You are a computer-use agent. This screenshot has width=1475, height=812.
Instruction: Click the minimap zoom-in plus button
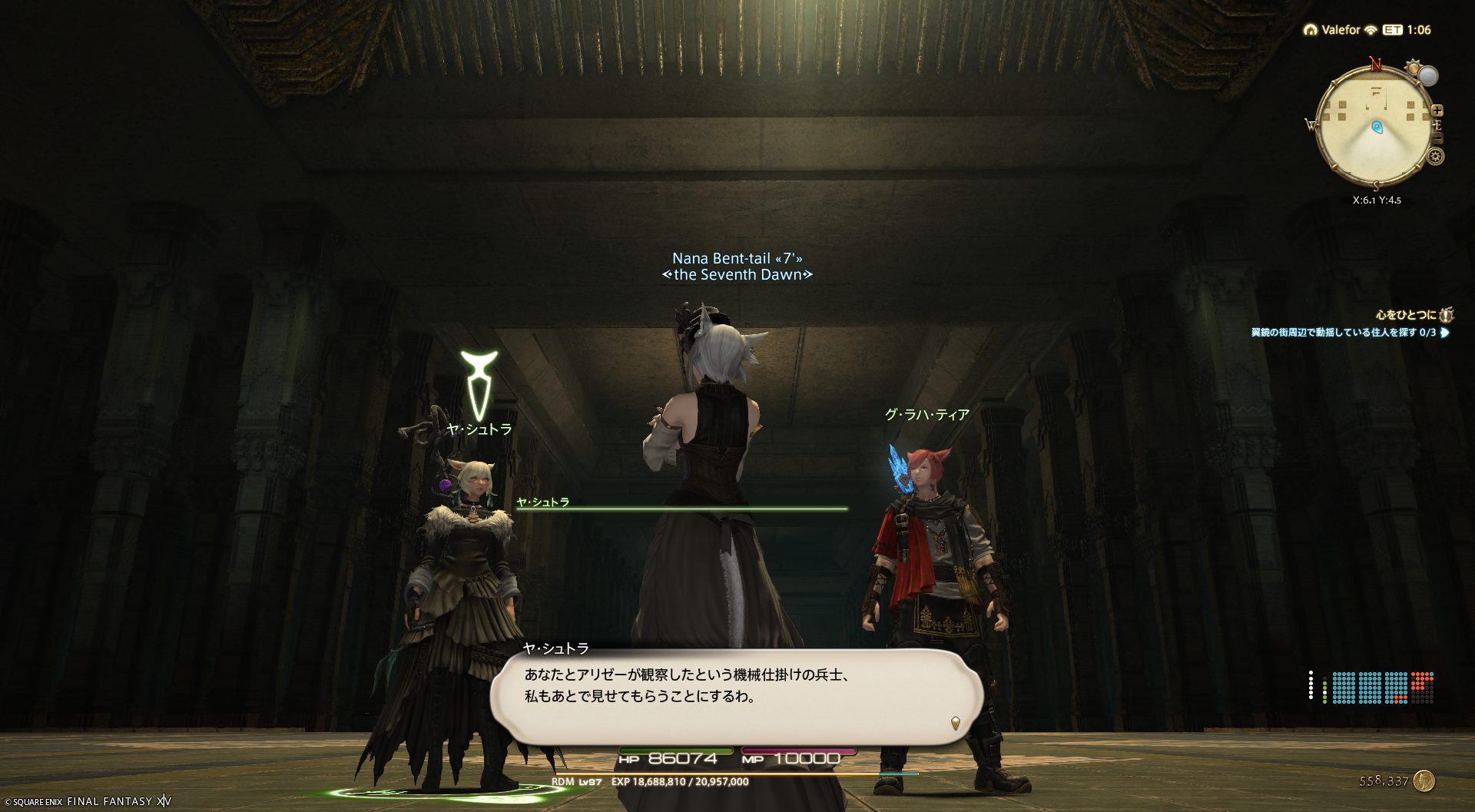[1437, 111]
